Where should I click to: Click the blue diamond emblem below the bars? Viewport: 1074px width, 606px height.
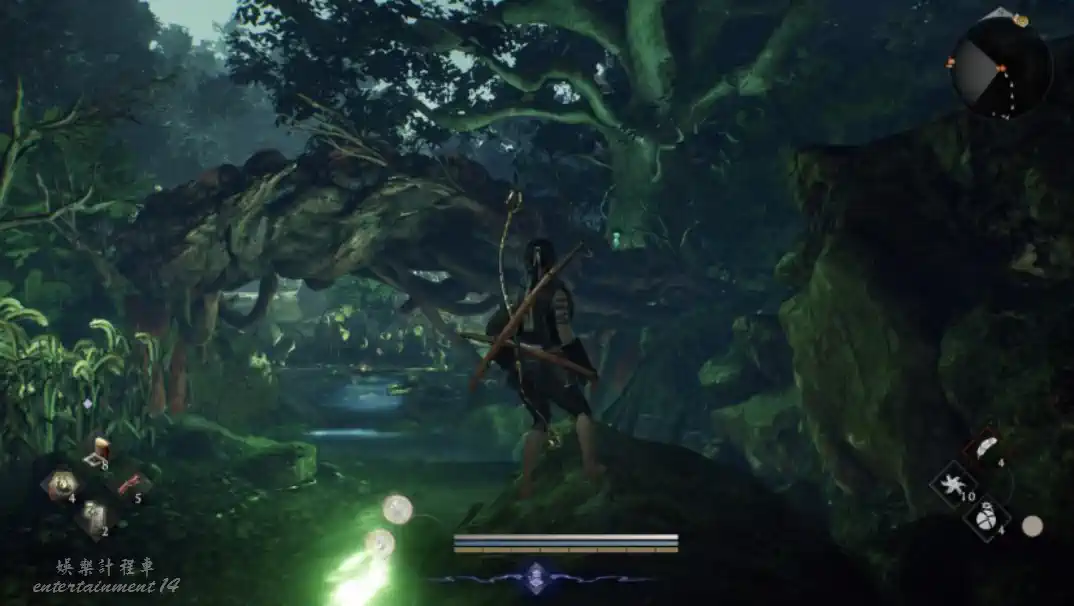click(536, 577)
